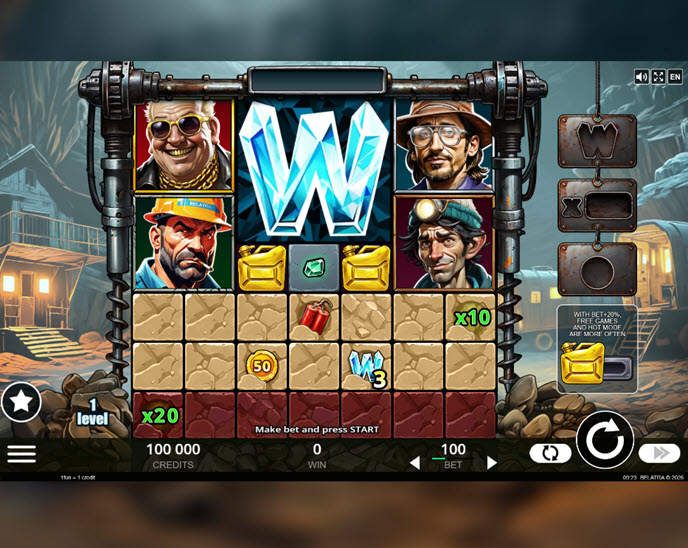The width and height of the screenshot is (688, 548).
Task: Spin the reels with the START button
Action: coord(605,439)
